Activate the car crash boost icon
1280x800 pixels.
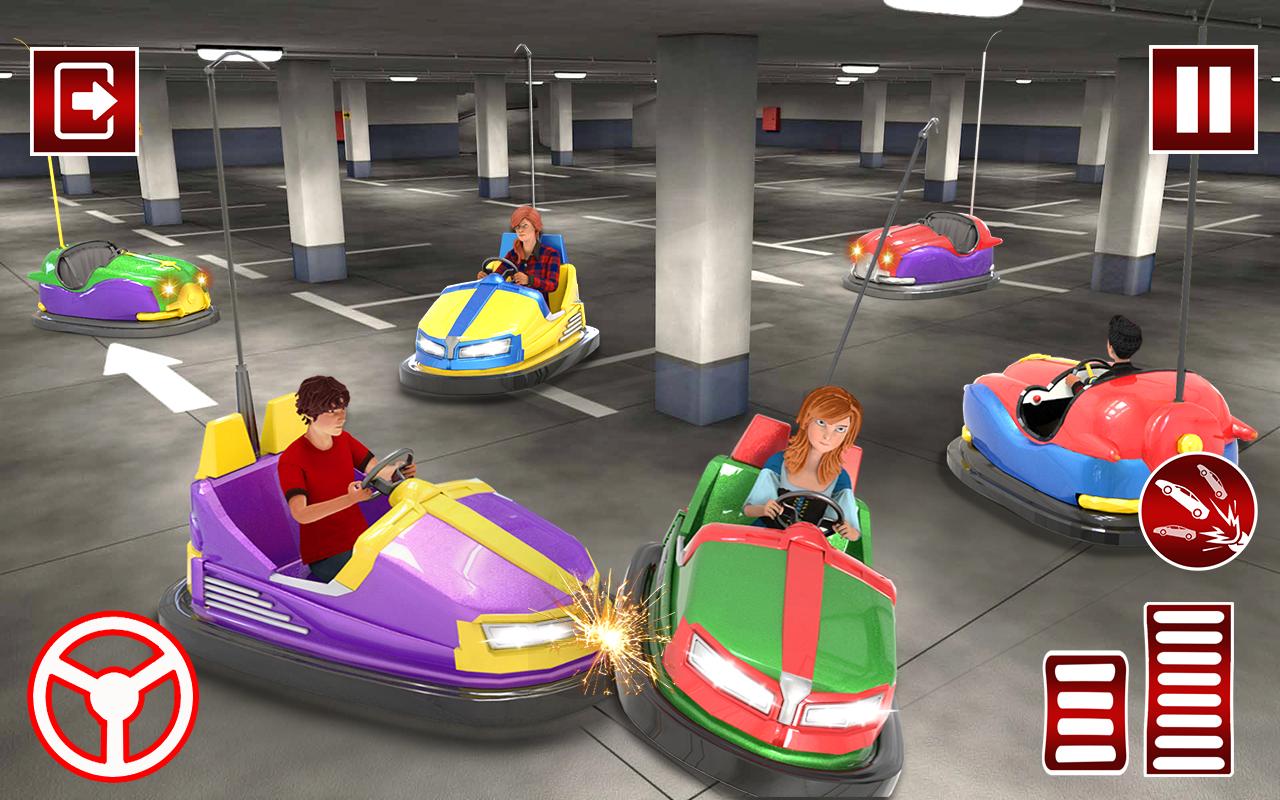(1195, 510)
